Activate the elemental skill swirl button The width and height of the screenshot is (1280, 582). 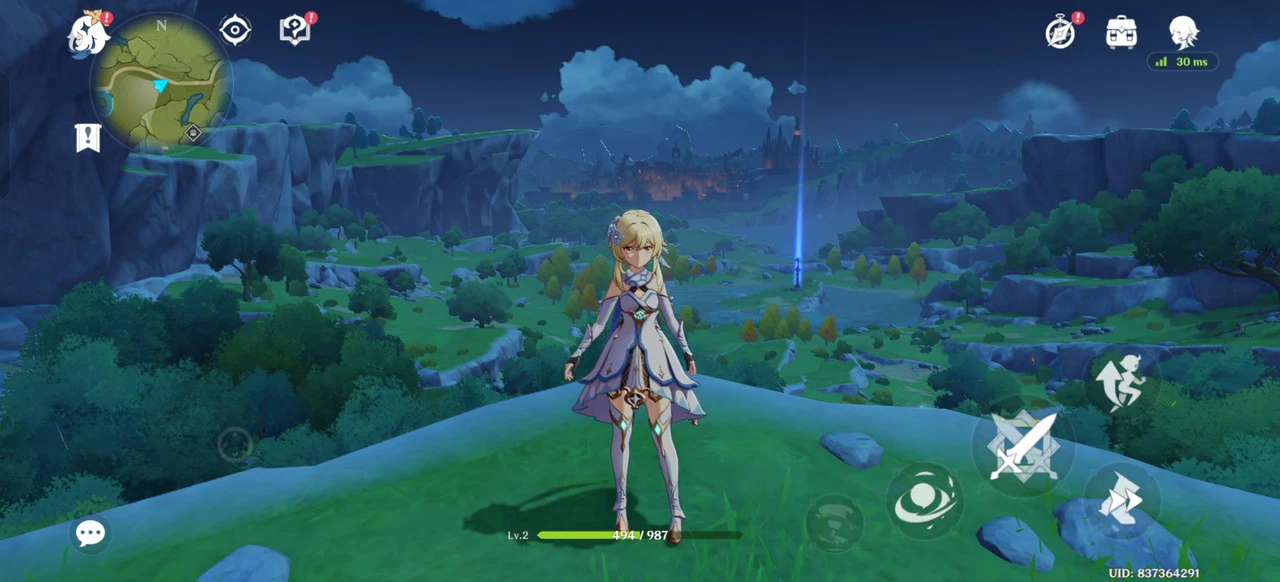coord(924,501)
